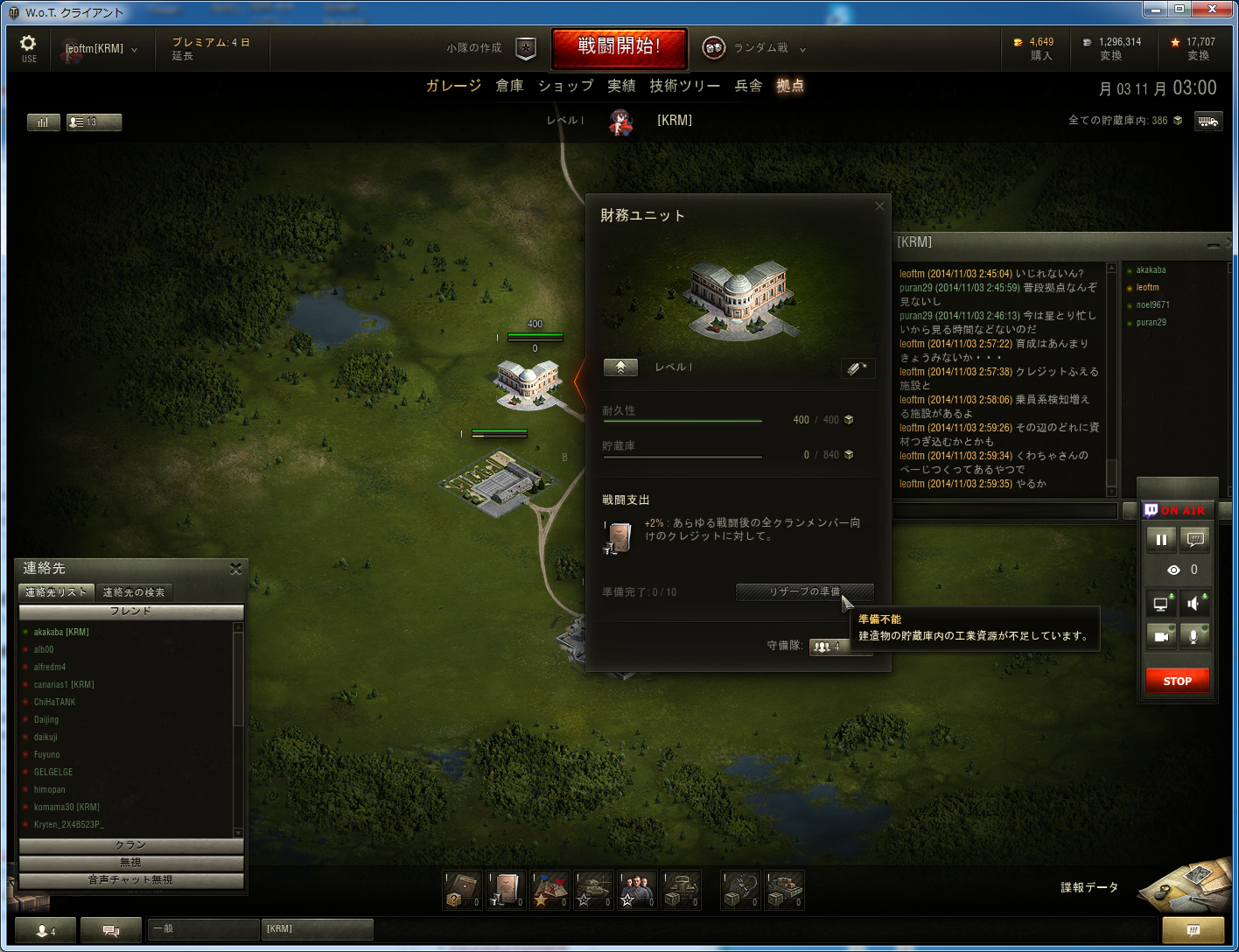Switch to the 倉庫 depot tab
Screen dimensions: 1239x952
(x=509, y=86)
